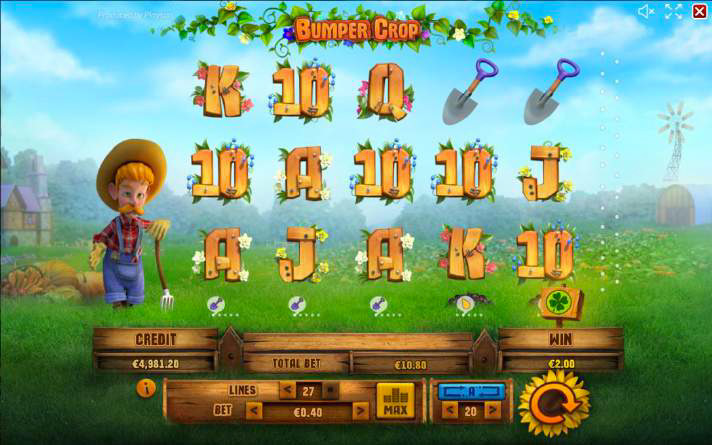This screenshot has height=445, width=712.
Task: Open the orange info paytable button
Action: coord(146,389)
